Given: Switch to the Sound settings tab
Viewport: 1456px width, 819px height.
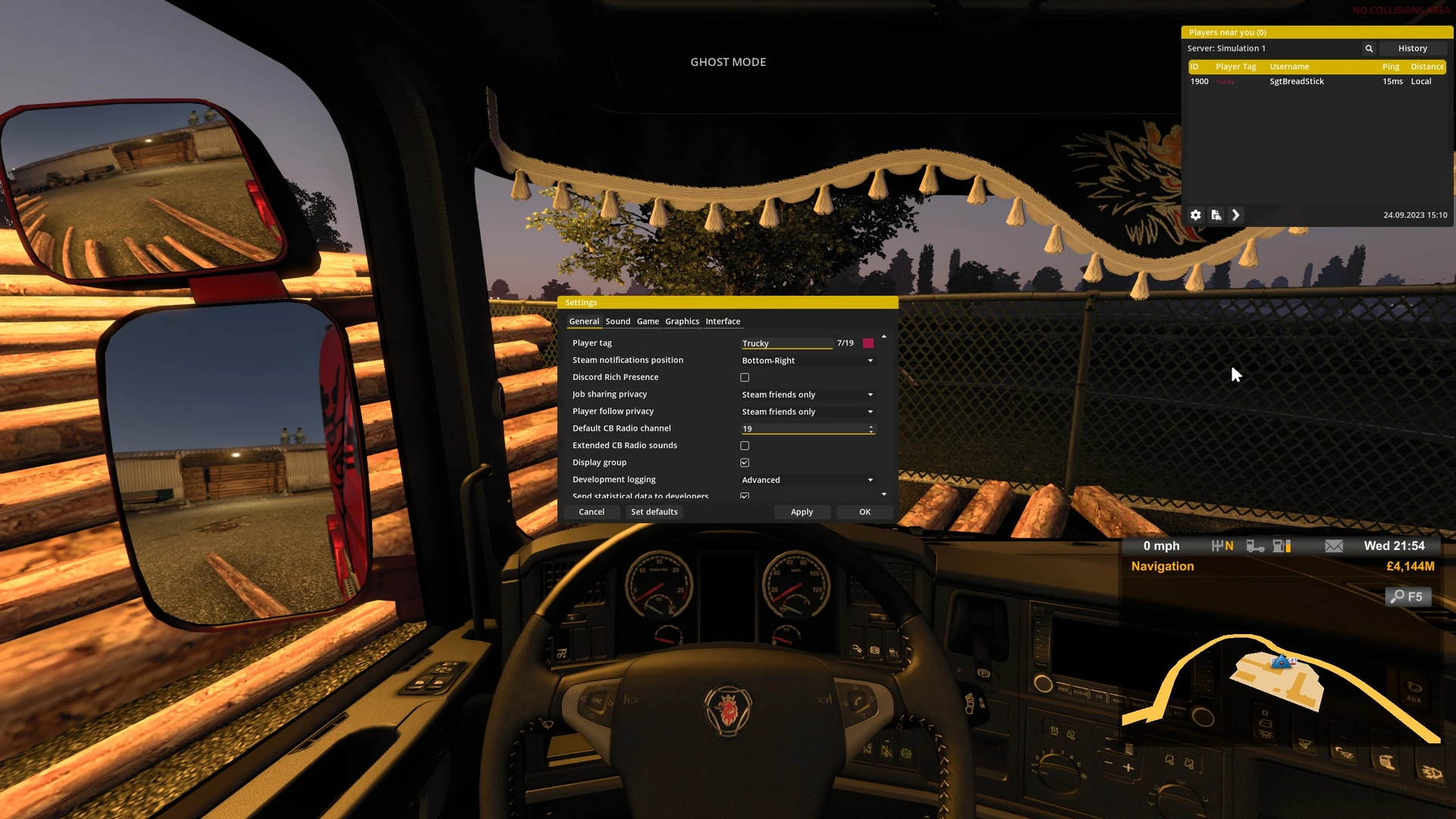Looking at the screenshot, I should click(x=617, y=322).
